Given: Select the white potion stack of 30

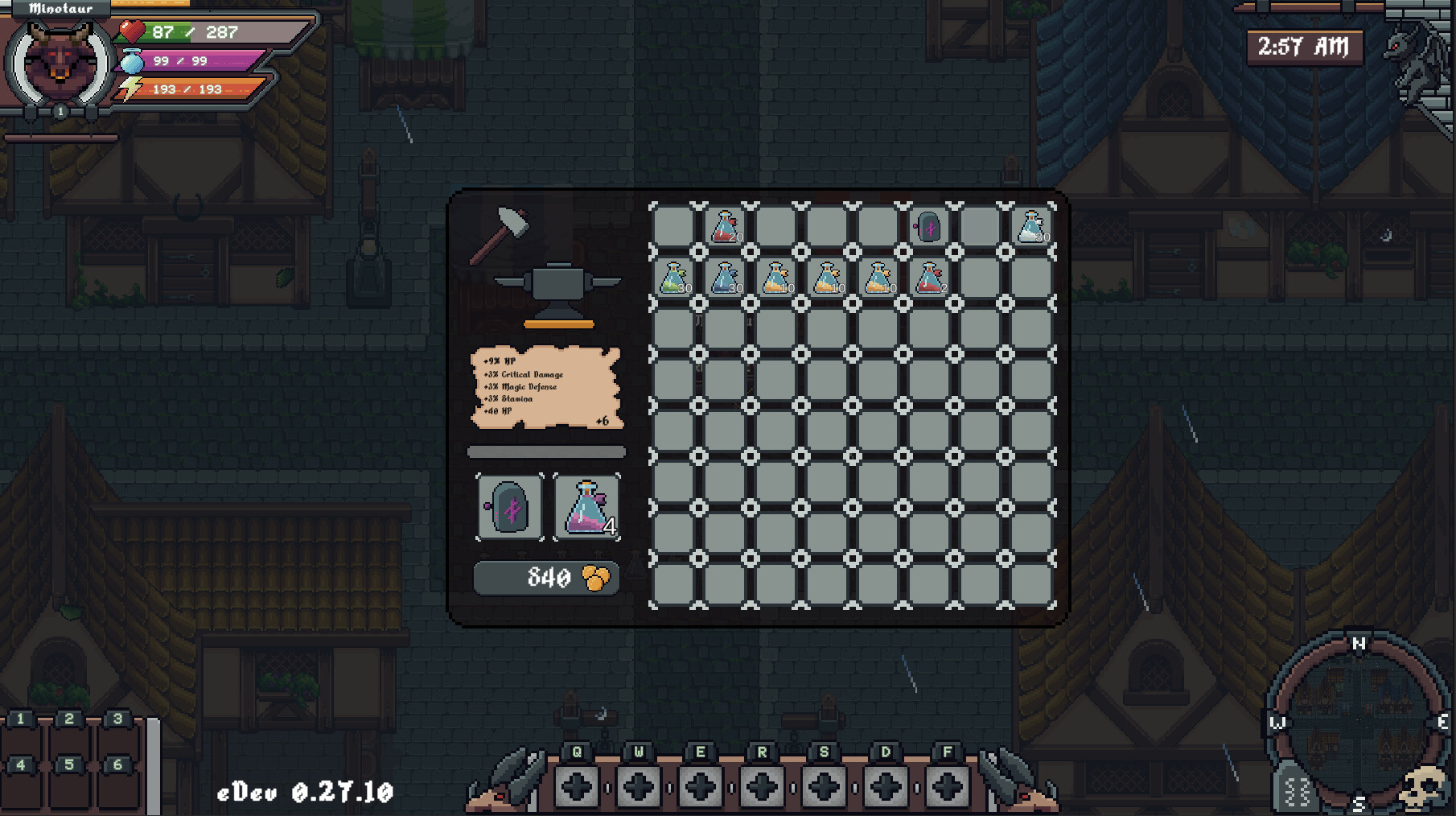Looking at the screenshot, I should (x=1034, y=226).
